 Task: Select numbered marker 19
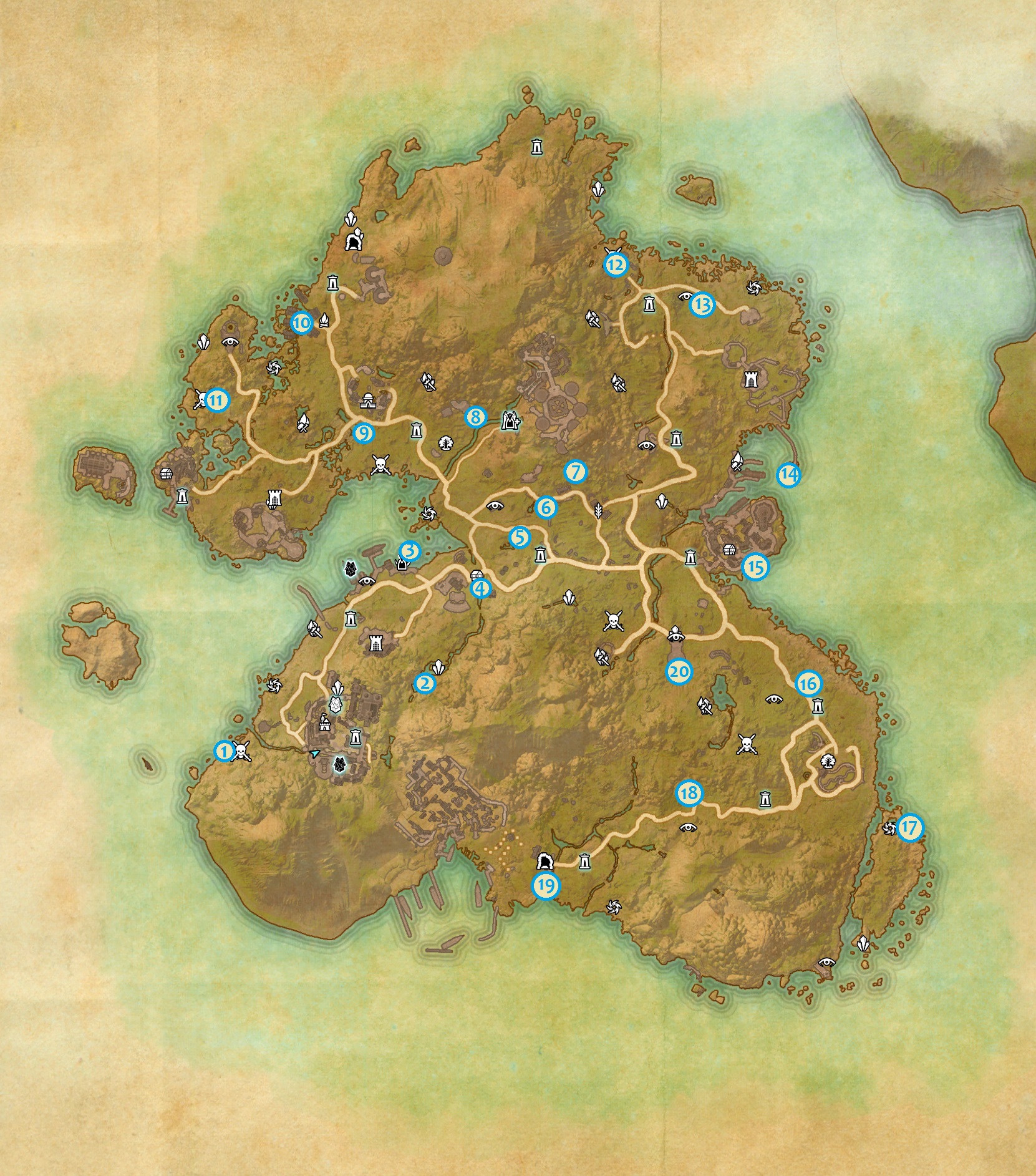(546, 885)
